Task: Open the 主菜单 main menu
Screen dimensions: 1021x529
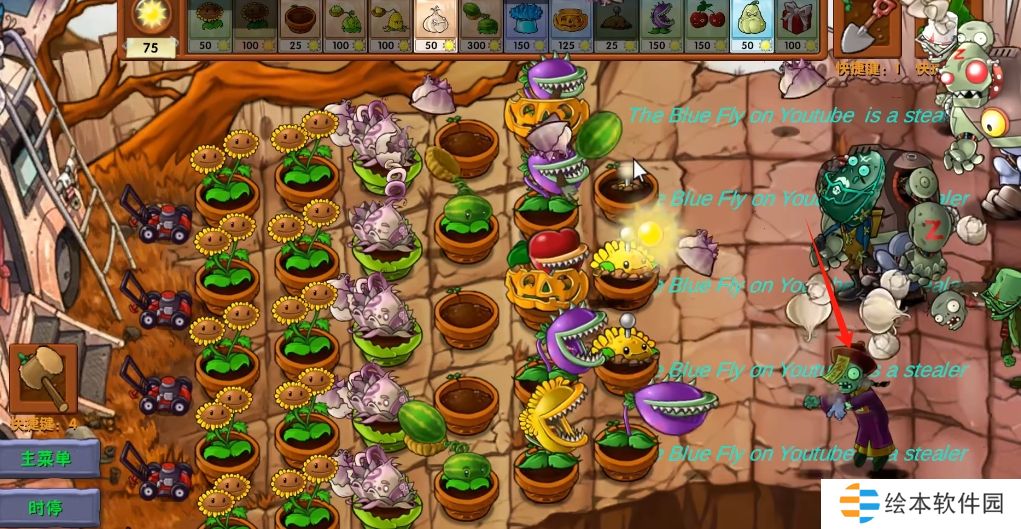Action: (49, 460)
